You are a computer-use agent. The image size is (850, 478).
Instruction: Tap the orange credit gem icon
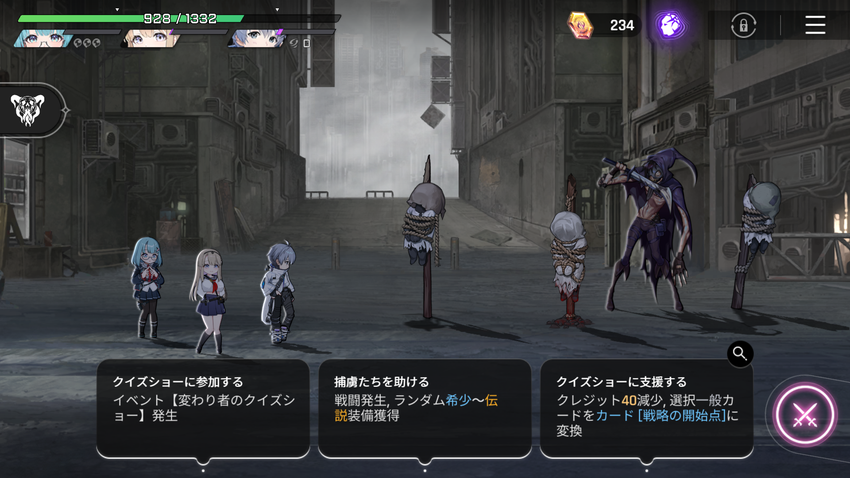(x=580, y=25)
